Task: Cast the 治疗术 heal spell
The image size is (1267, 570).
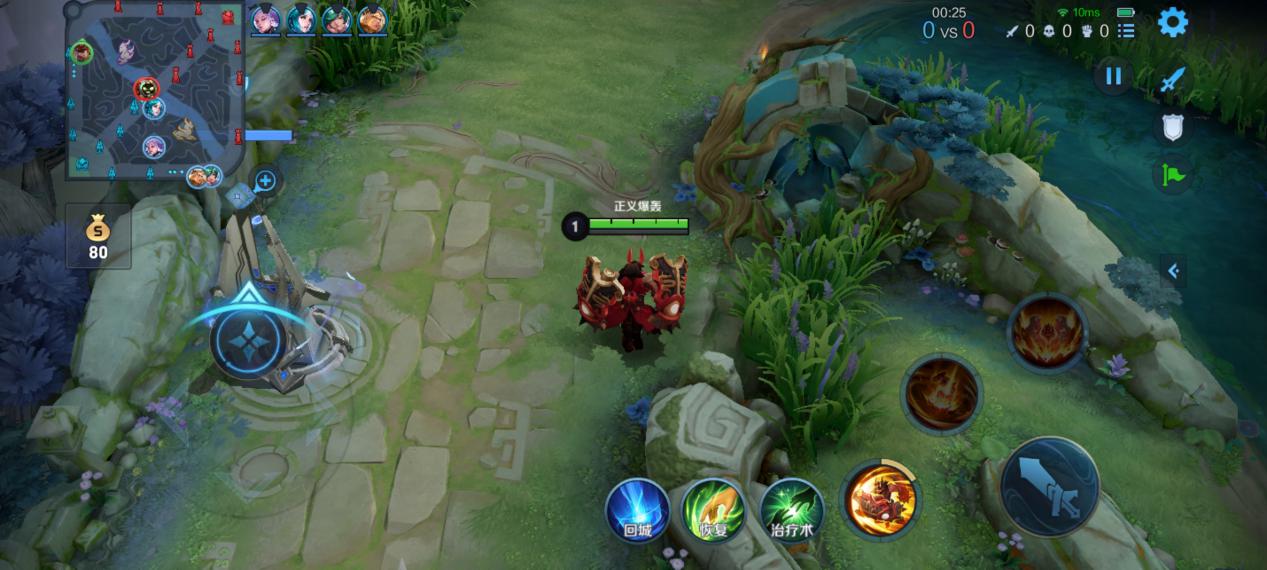Action: [791, 510]
